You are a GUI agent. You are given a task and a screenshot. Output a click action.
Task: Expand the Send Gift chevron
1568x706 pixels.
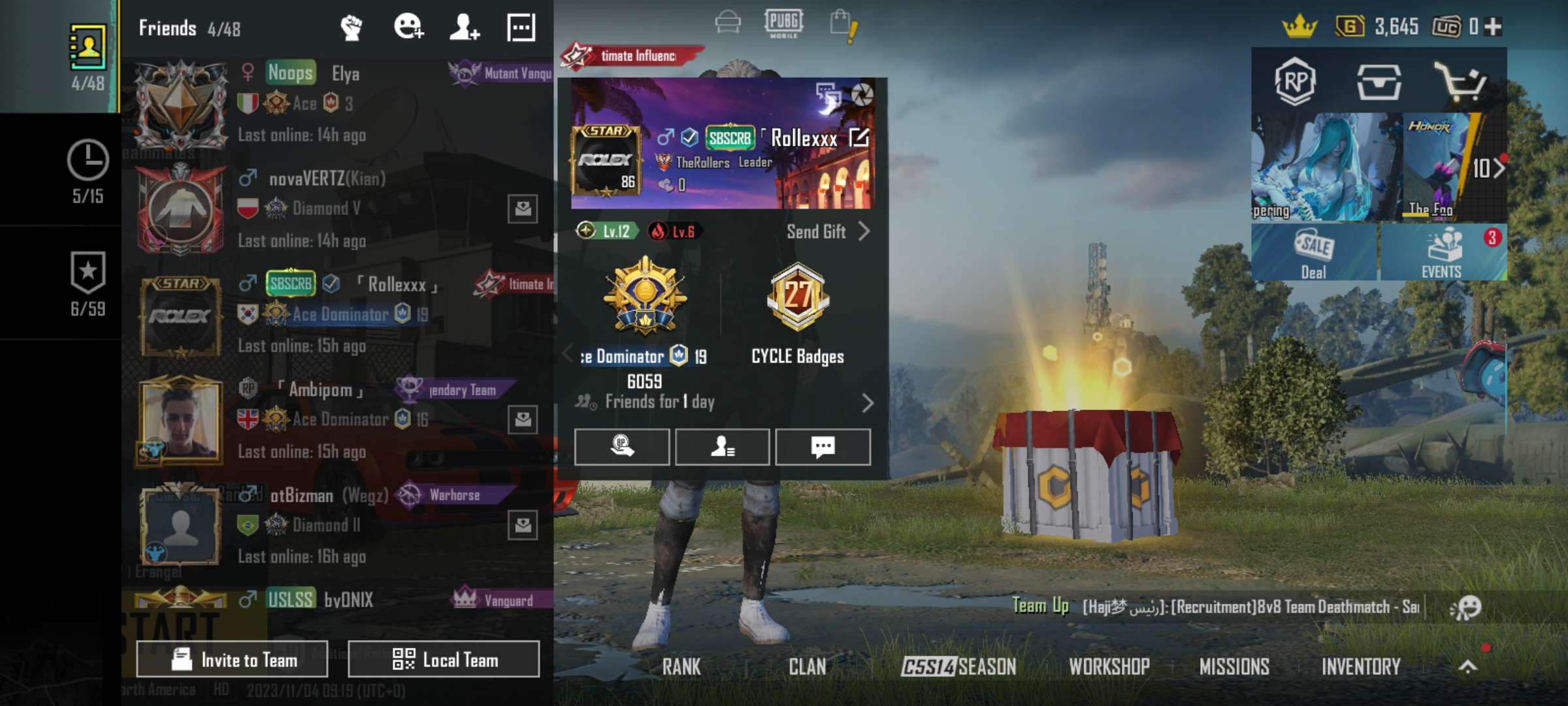[x=864, y=232]
